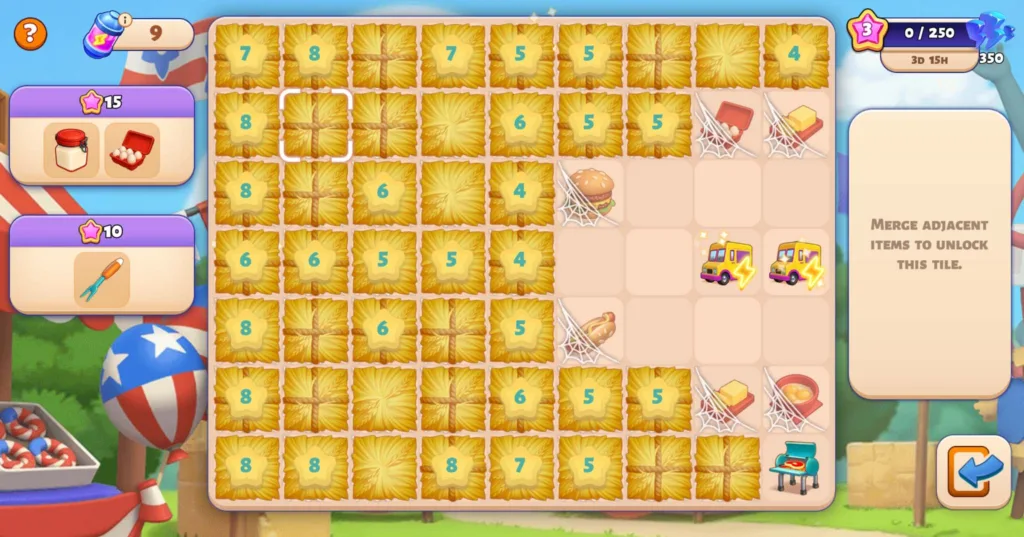The height and width of the screenshot is (537, 1024).
Task: Select the cobwebbed burger tile
Action: click(x=589, y=193)
